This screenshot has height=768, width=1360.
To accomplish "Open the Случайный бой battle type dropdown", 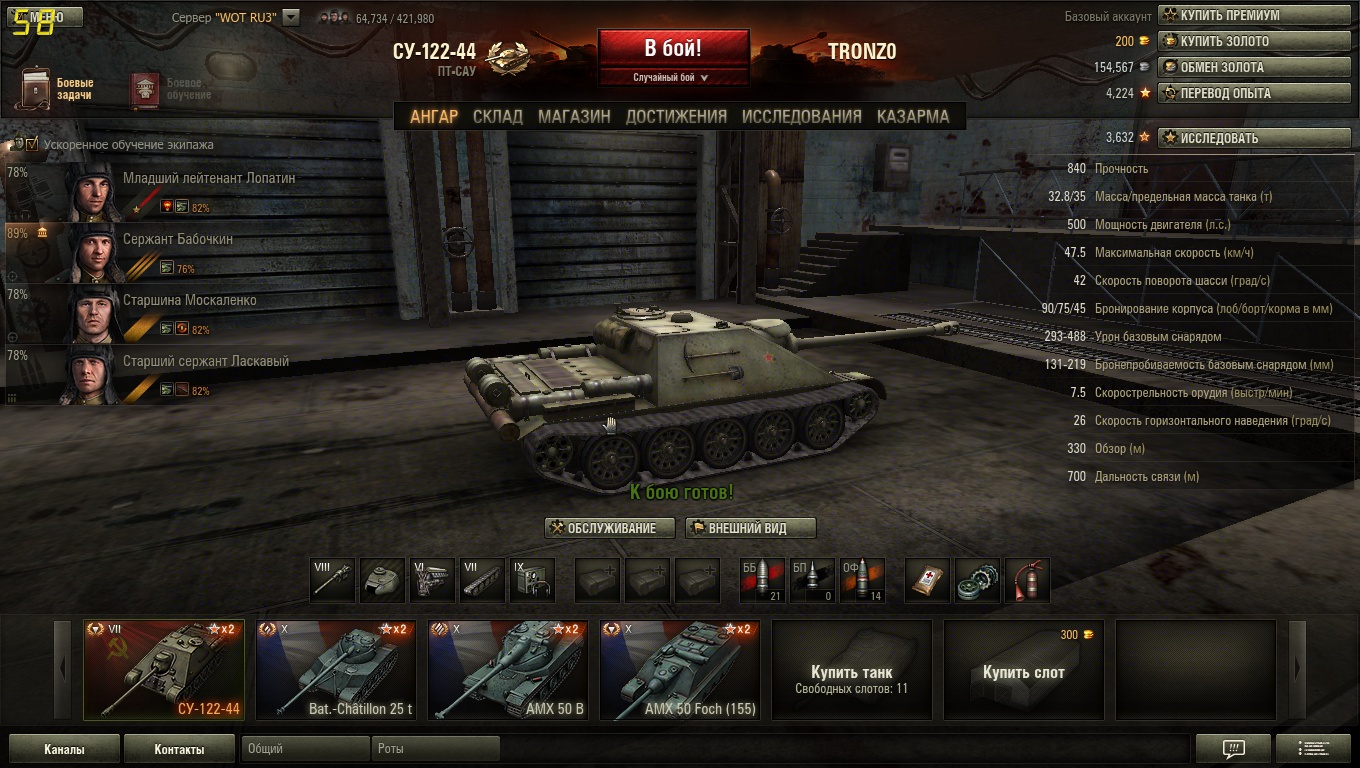I will [672, 78].
